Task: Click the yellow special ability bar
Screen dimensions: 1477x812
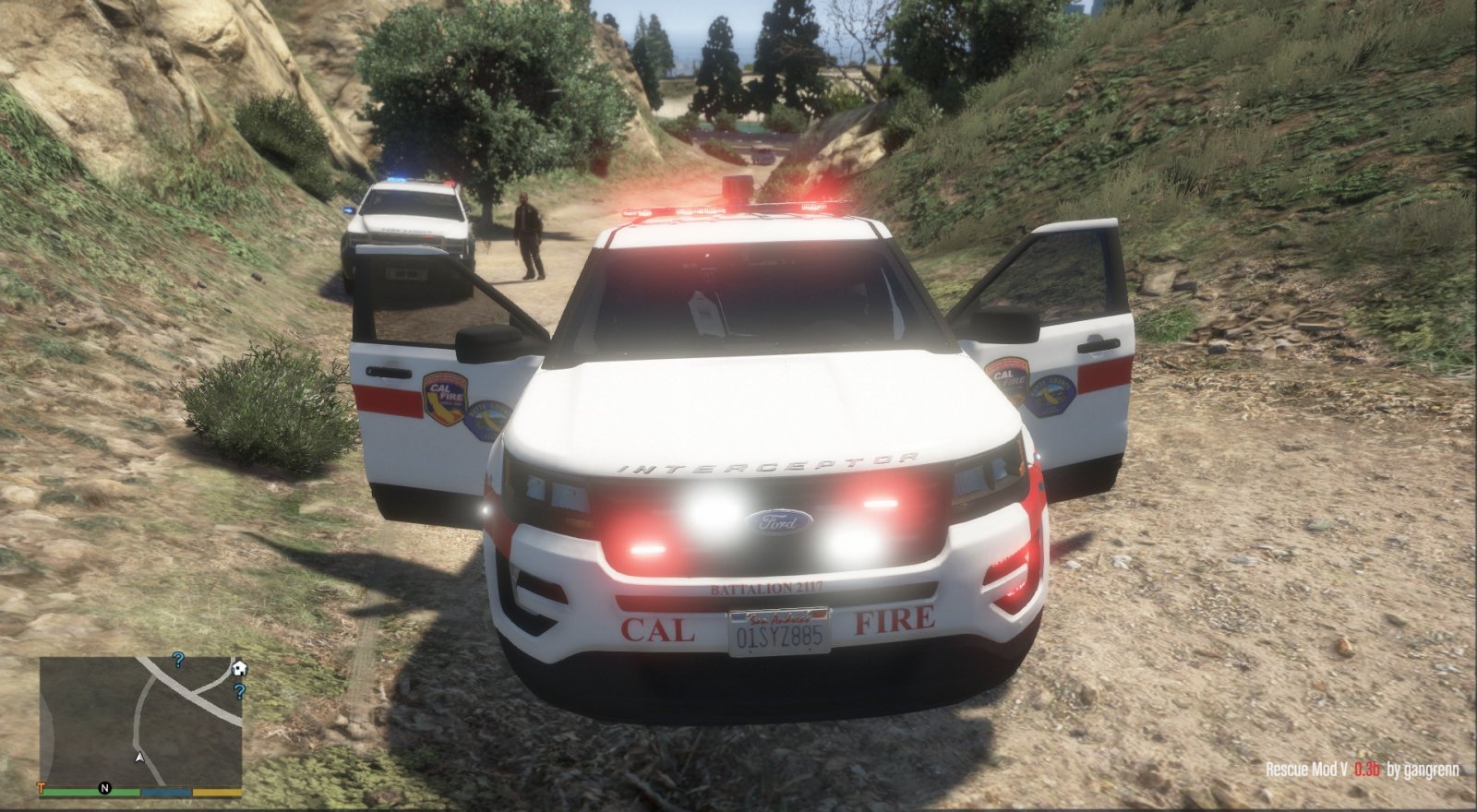Action: [x=217, y=791]
